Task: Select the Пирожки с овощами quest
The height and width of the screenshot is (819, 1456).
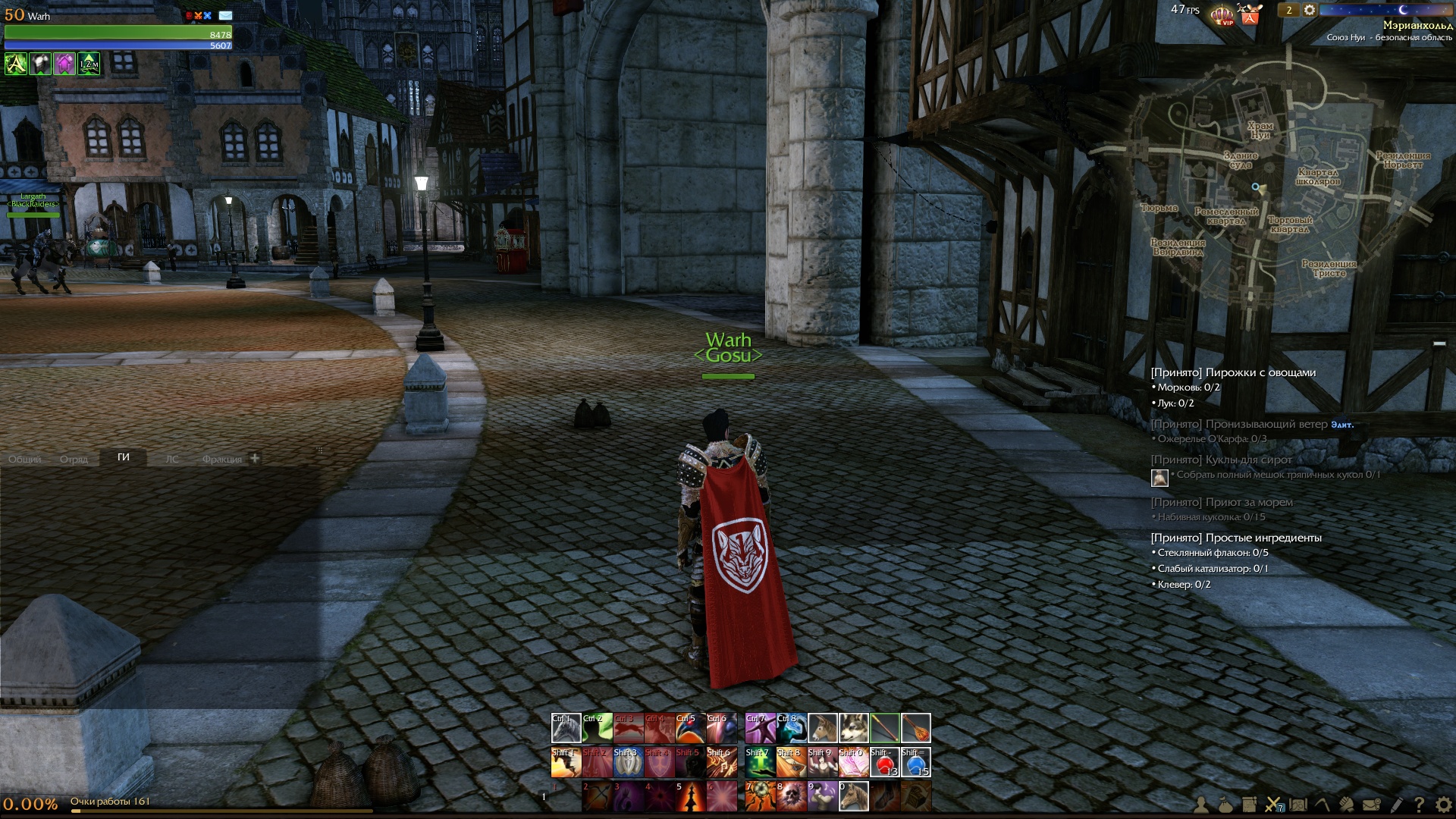Action: [x=1233, y=372]
